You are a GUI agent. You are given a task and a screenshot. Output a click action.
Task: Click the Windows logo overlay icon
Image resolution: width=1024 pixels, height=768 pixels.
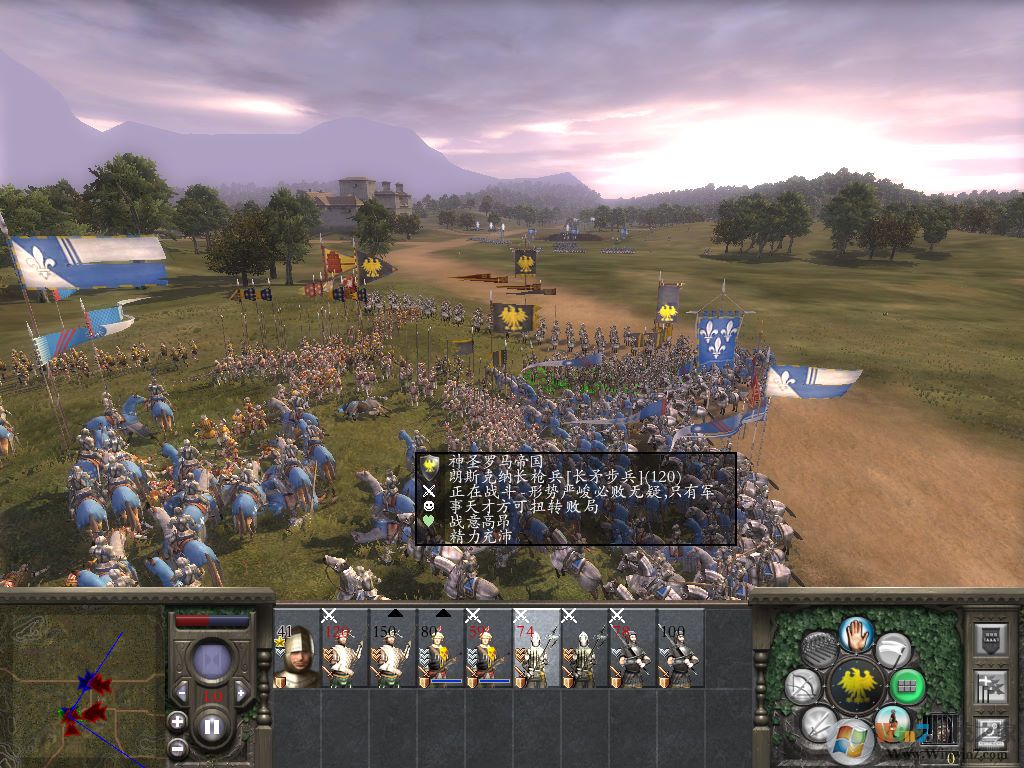pos(851,740)
